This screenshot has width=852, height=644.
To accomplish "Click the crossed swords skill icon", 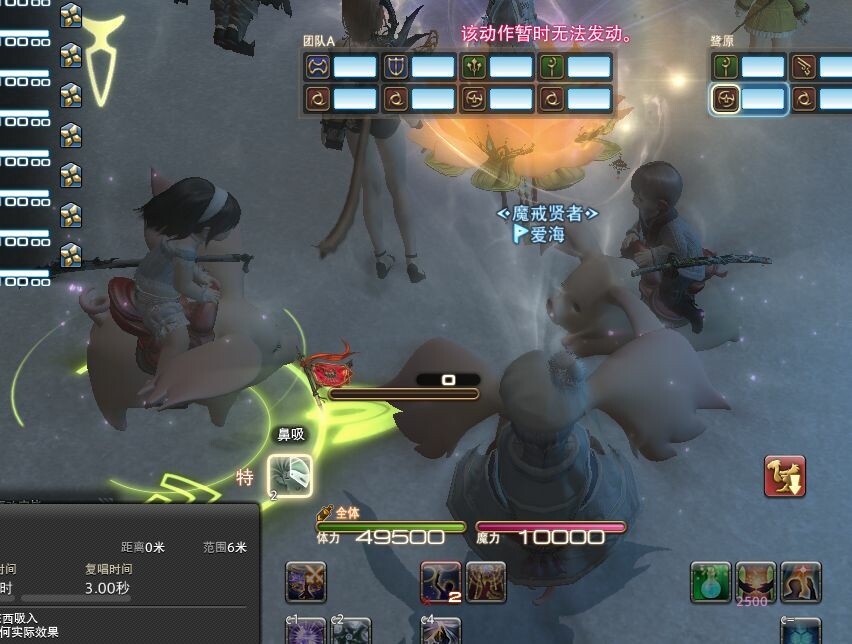I will [306, 581].
